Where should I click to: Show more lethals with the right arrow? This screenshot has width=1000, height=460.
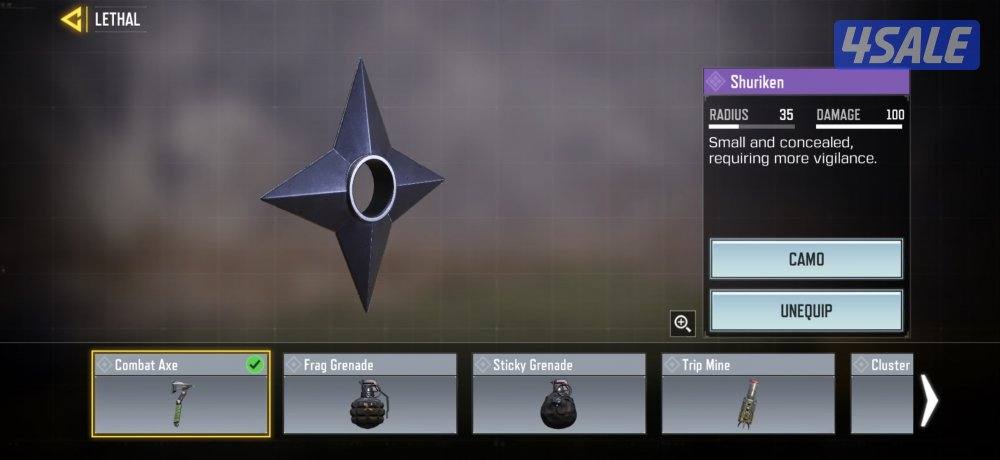point(930,400)
